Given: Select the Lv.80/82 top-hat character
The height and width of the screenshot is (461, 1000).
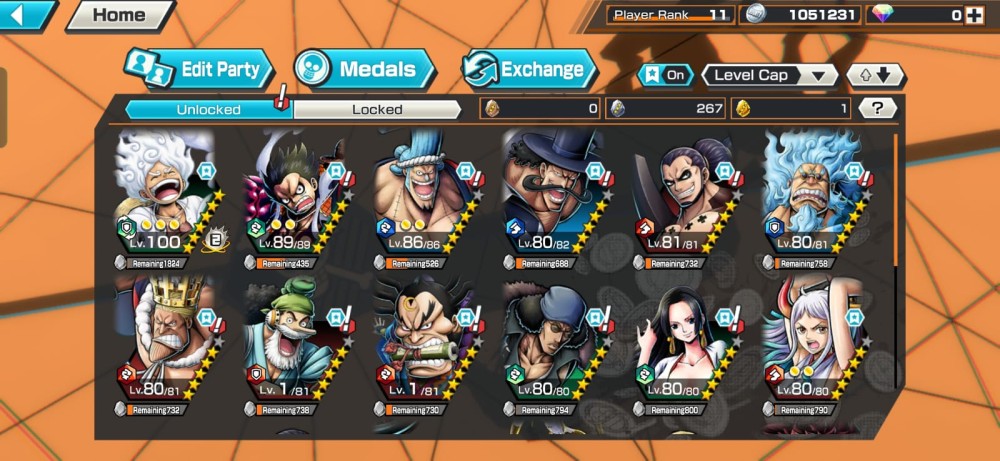Looking at the screenshot, I should [553, 195].
